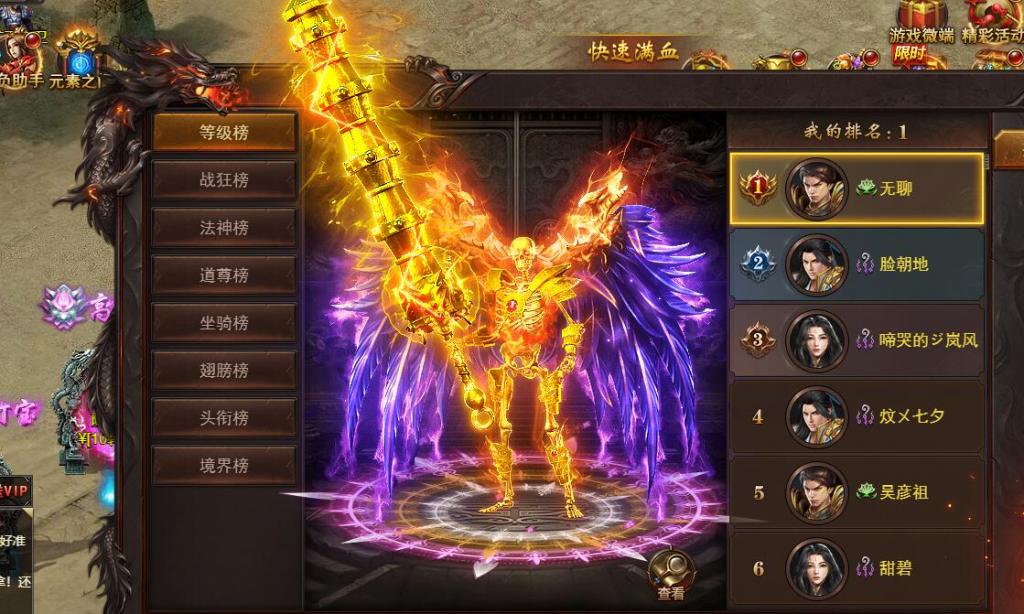Select the 法神榜 ranking tab
This screenshot has width=1024, height=614.
pos(224,228)
